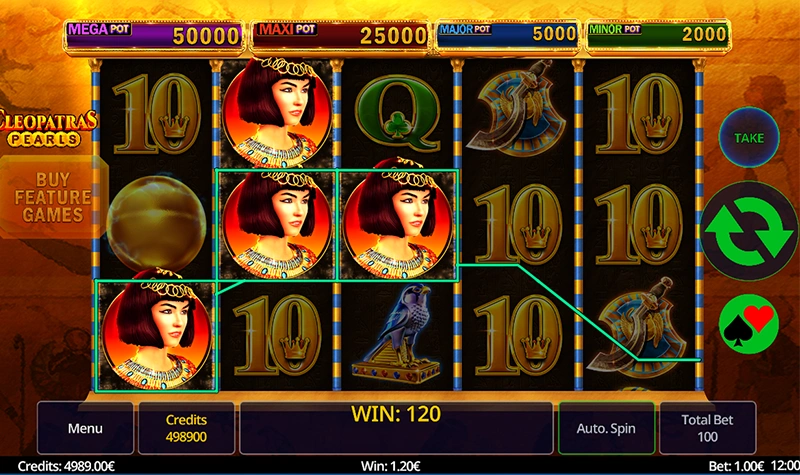Take the current winnings
The height and width of the screenshot is (475, 800).
click(x=749, y=138)
